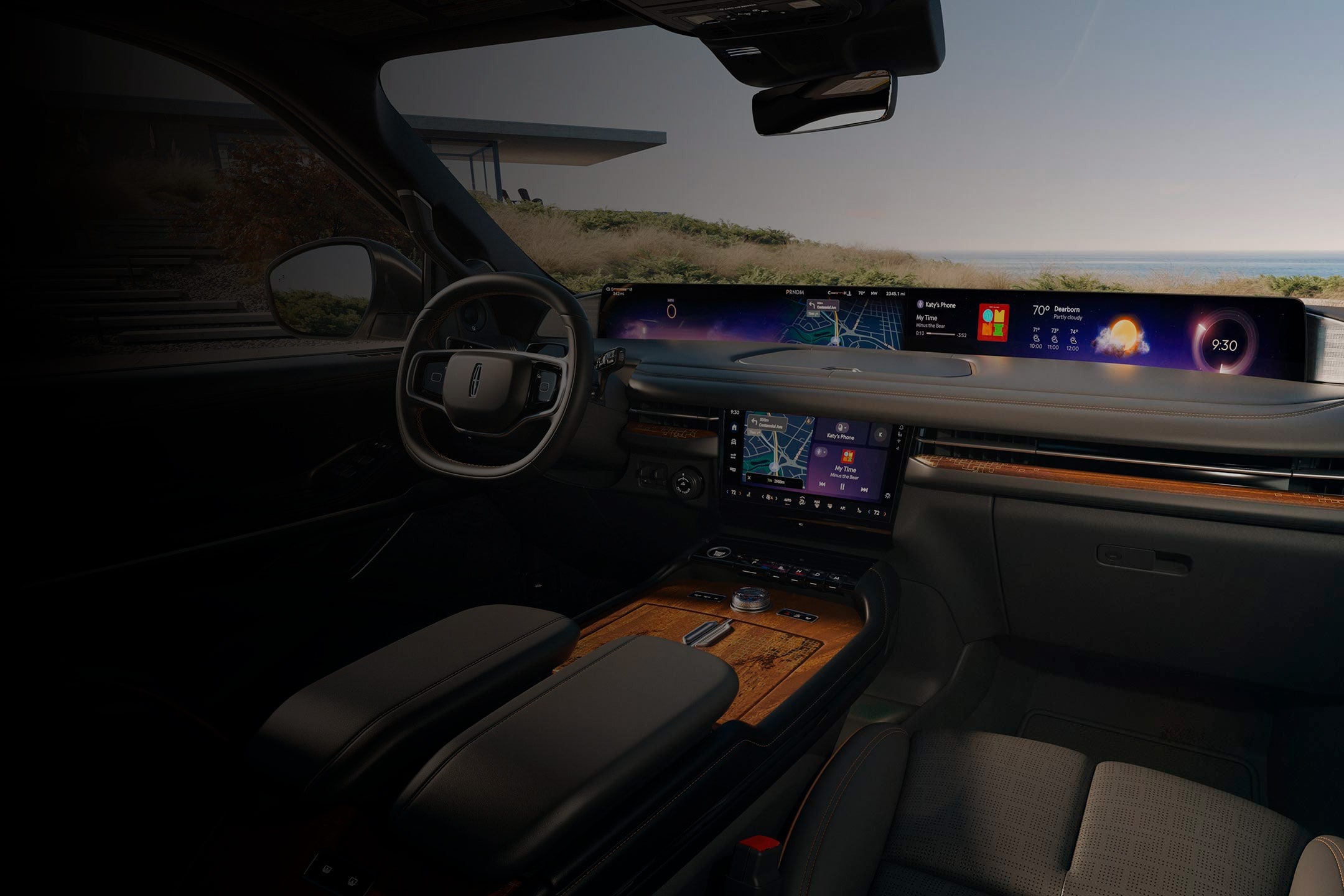1344x896 pixels.
Task: Toggle the A/C control
Action: (843, 508)
